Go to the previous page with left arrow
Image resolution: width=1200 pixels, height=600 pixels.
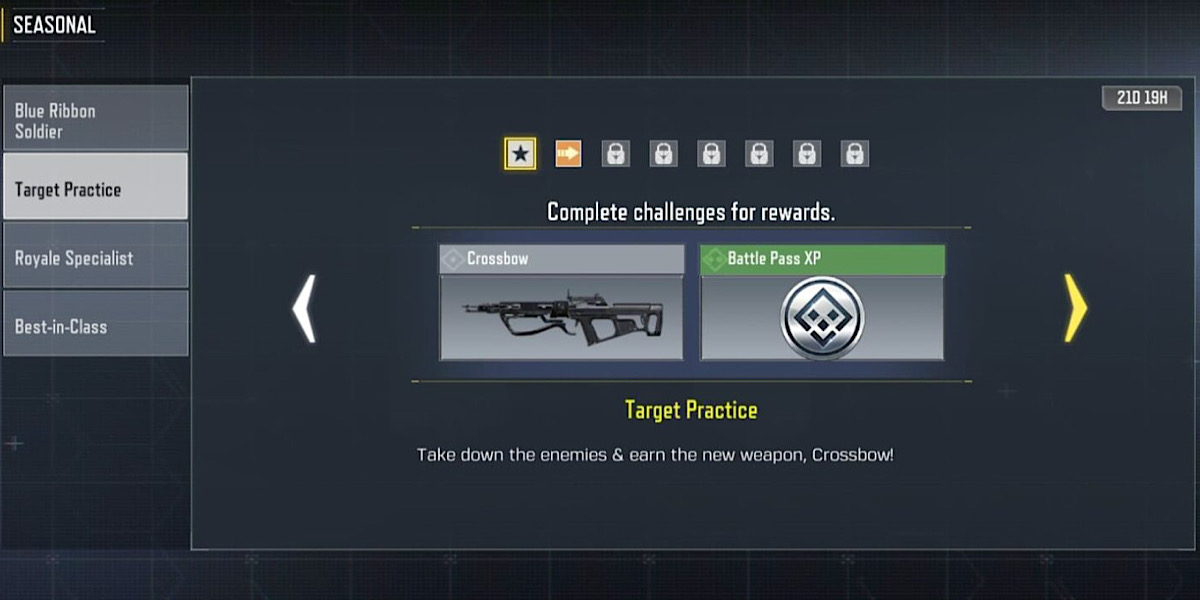pyautogui.click(x=304, y=309)
